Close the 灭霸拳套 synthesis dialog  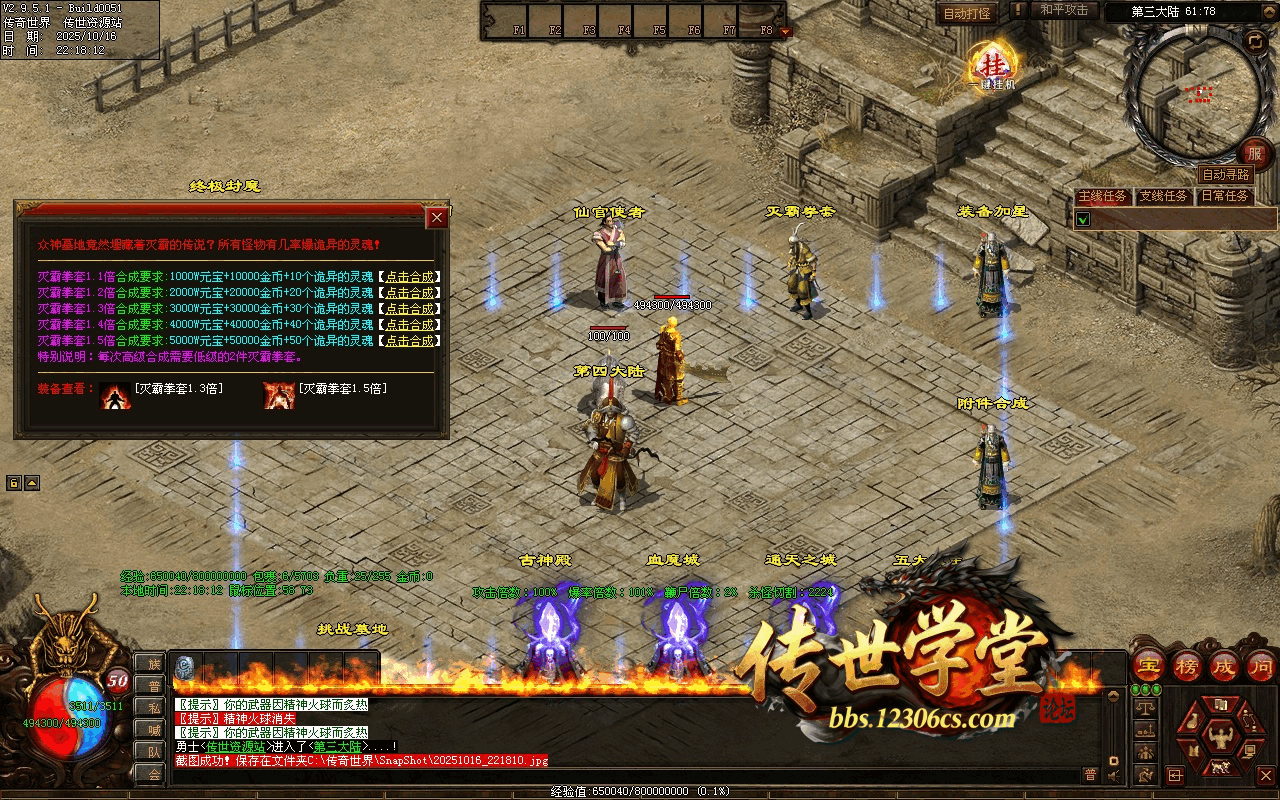click(437, 218)
